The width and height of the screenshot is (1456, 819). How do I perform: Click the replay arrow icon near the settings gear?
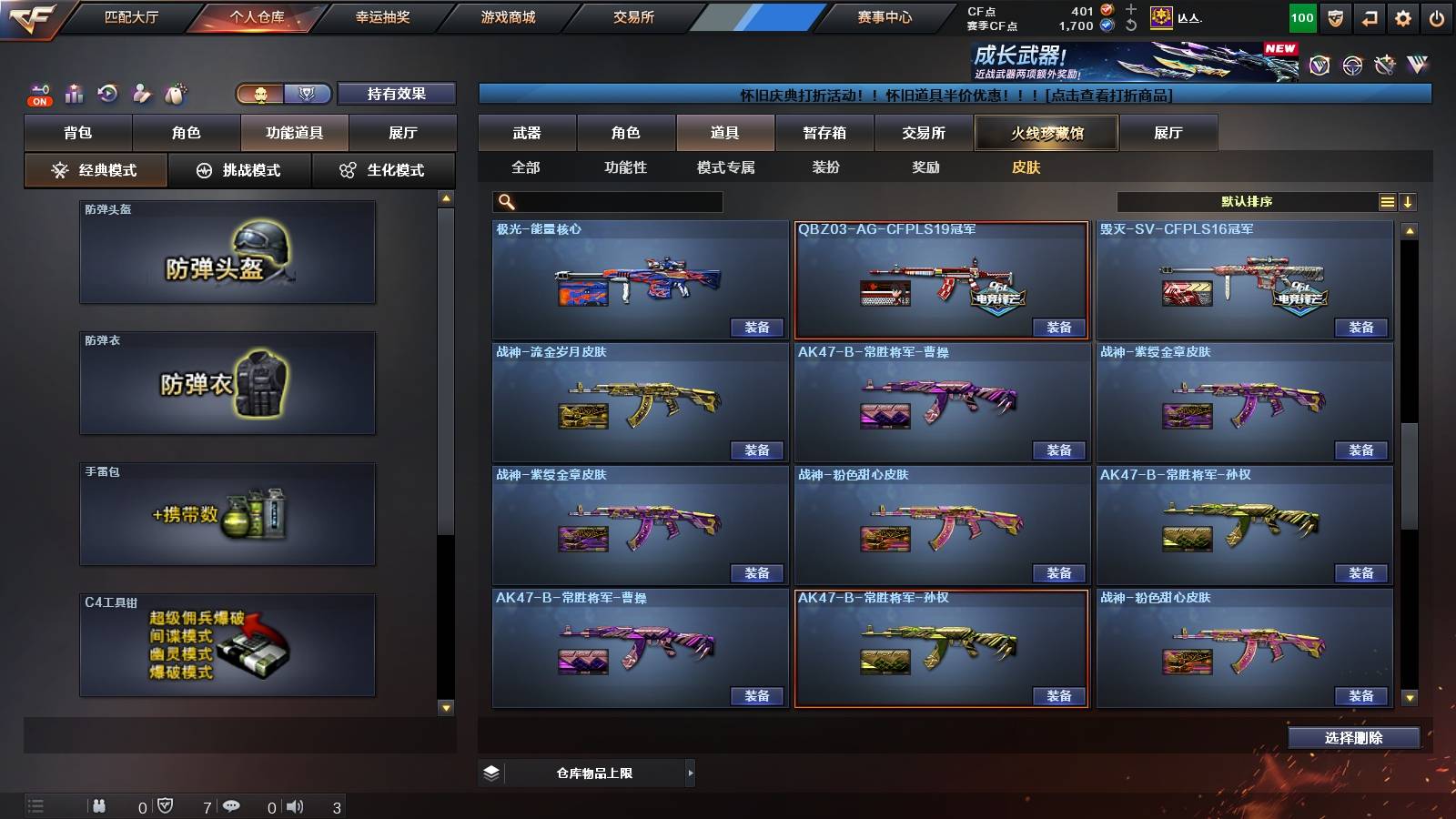click(1369, 16)
